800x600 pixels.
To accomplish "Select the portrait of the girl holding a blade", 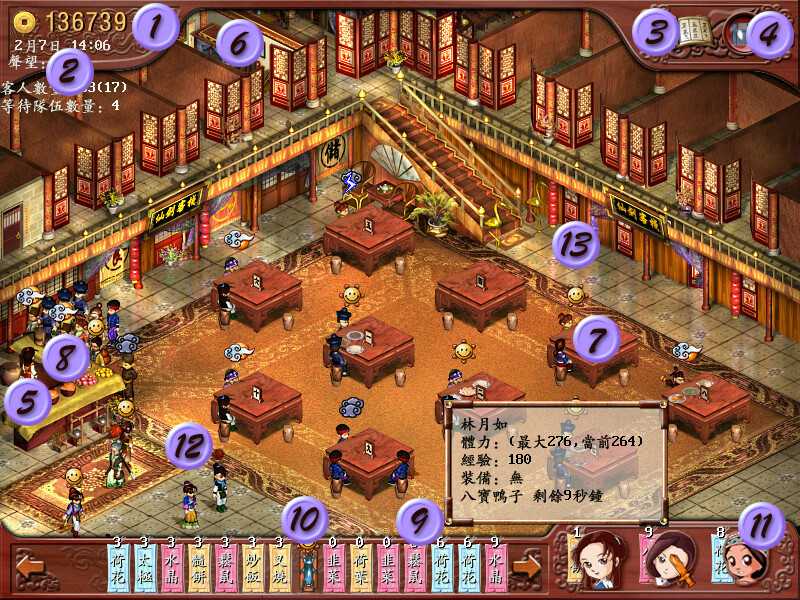I will tap(667, 562).
